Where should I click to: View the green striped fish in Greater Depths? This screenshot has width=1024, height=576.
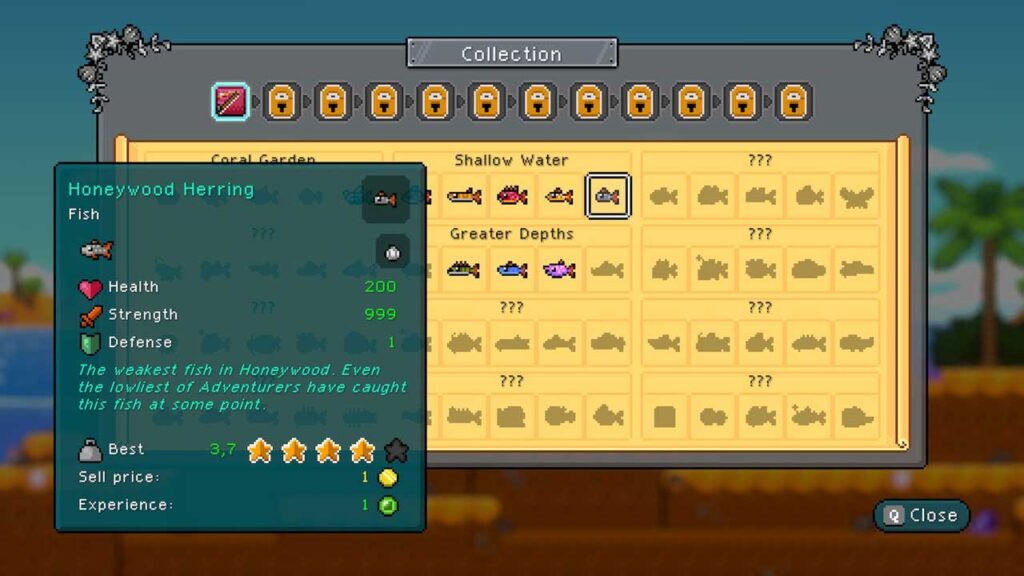[x=463, y=270]
